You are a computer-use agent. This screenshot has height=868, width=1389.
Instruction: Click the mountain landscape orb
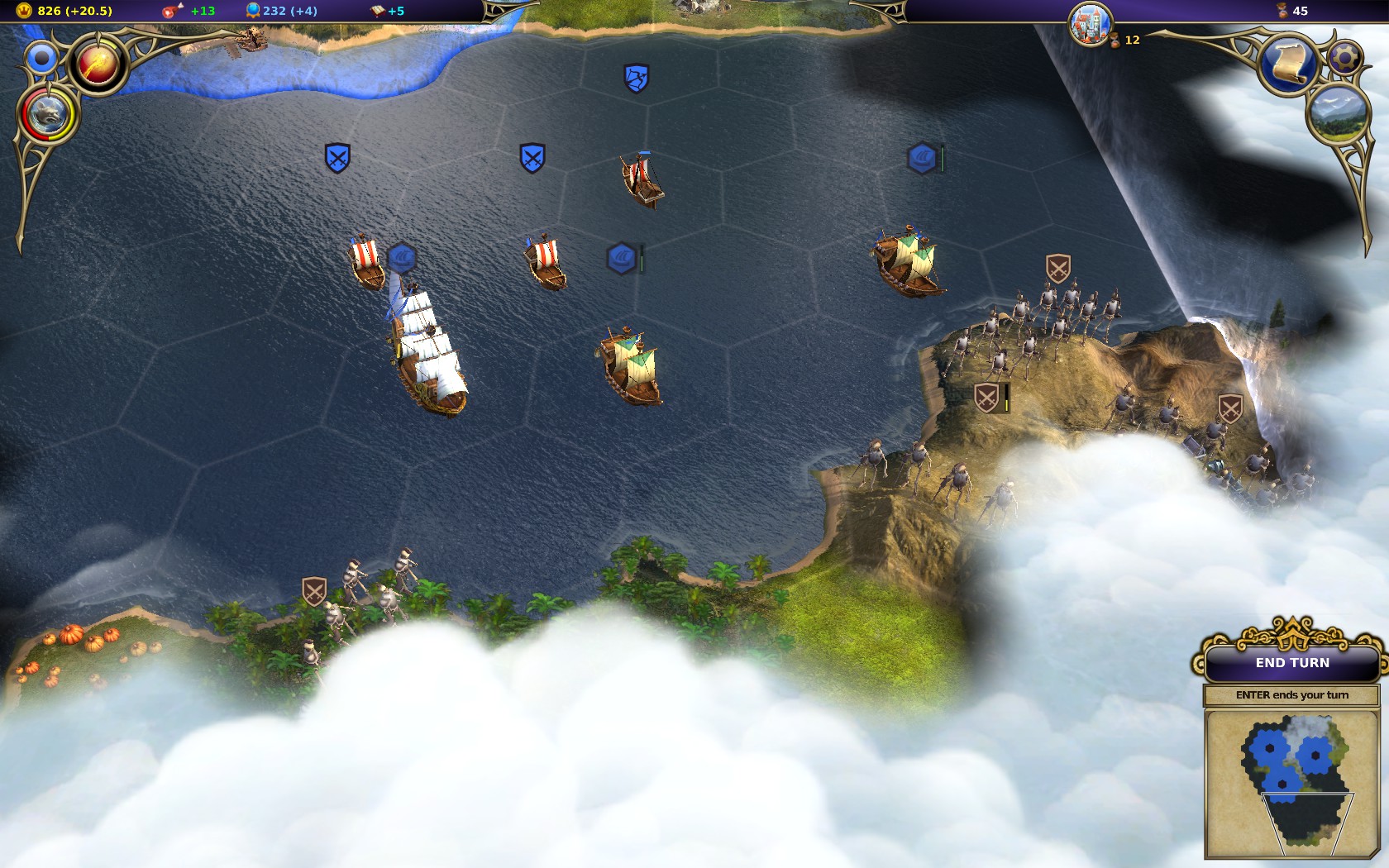click(1337, 113)
